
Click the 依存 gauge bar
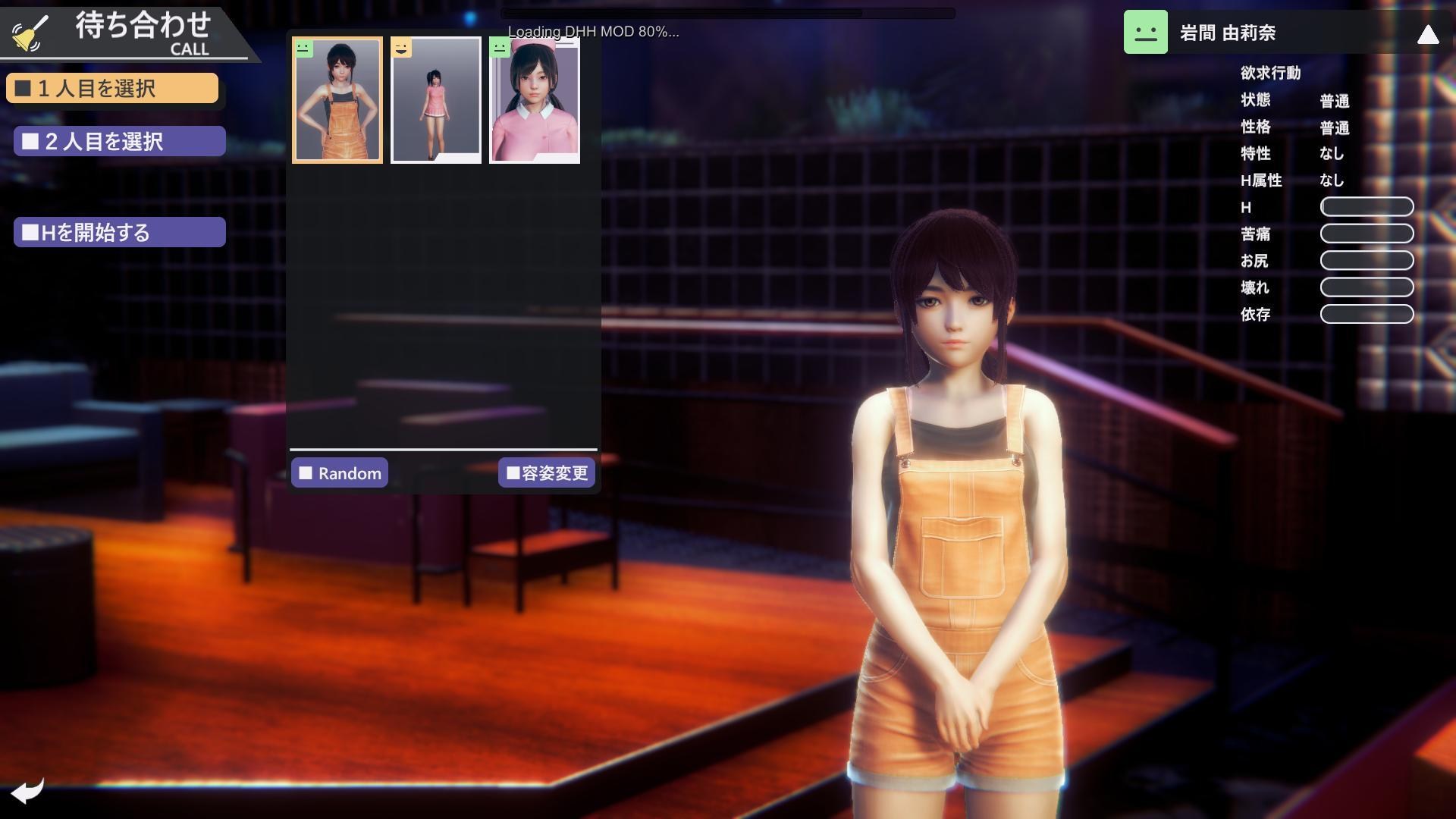pyautogui.click(x=1367, y=314)
